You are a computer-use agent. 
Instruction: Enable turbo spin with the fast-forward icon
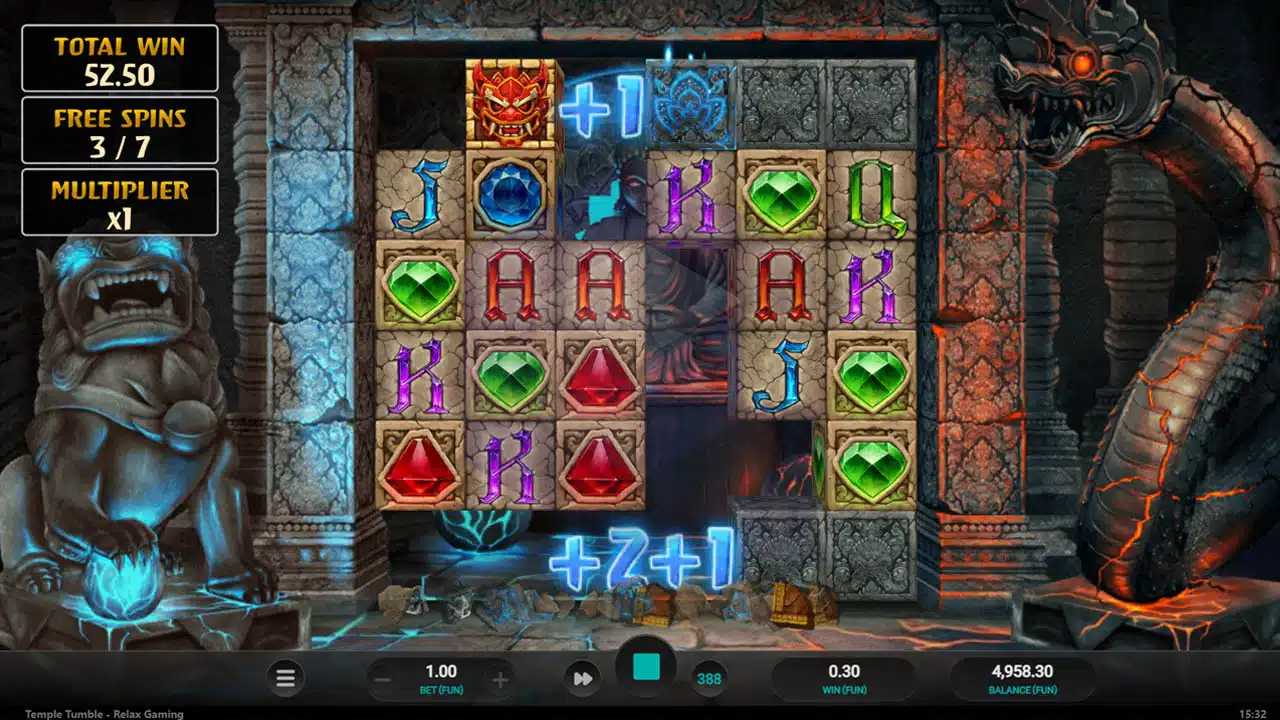[x=585, y=678]
